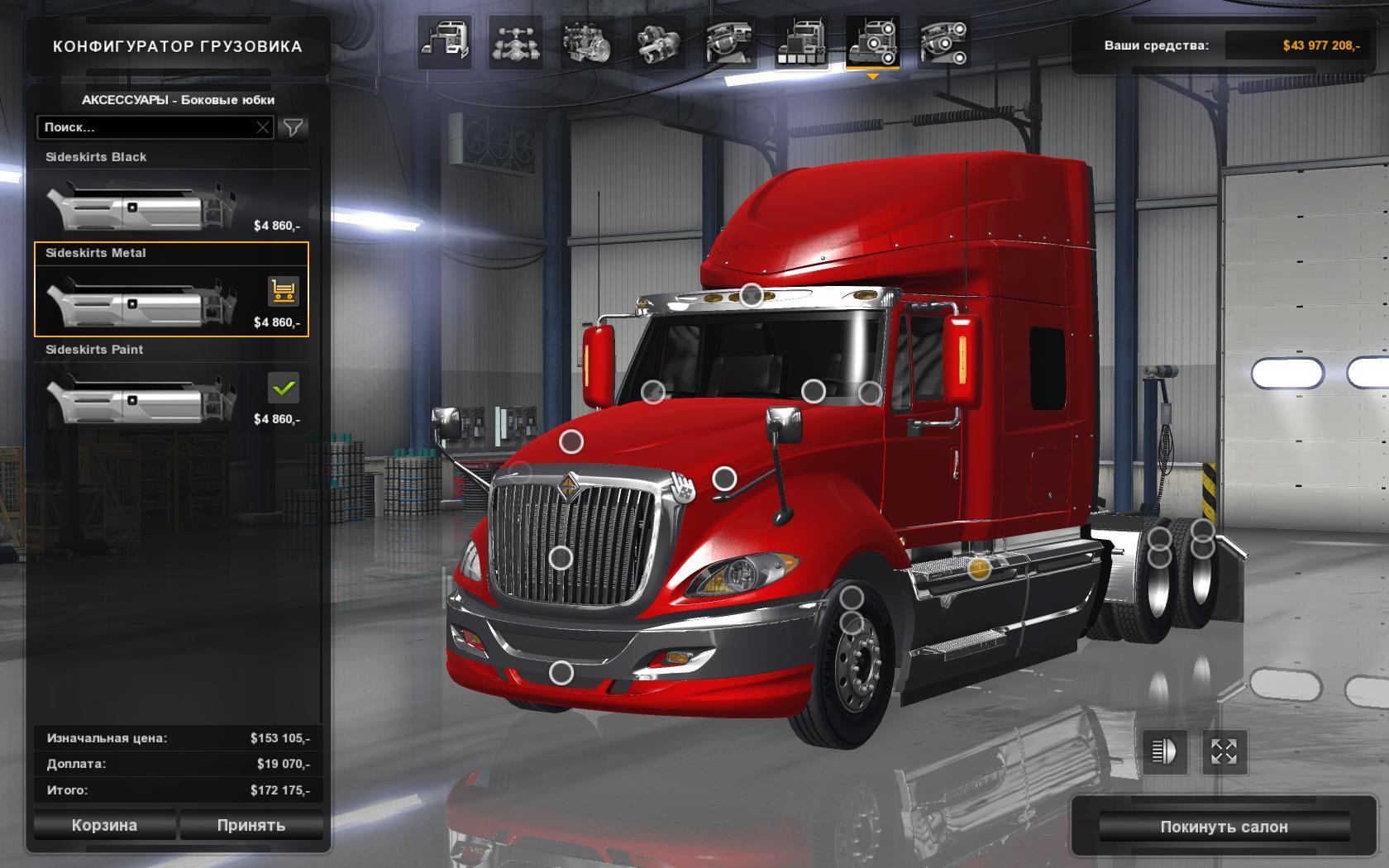Select the transmission tab

658,42
